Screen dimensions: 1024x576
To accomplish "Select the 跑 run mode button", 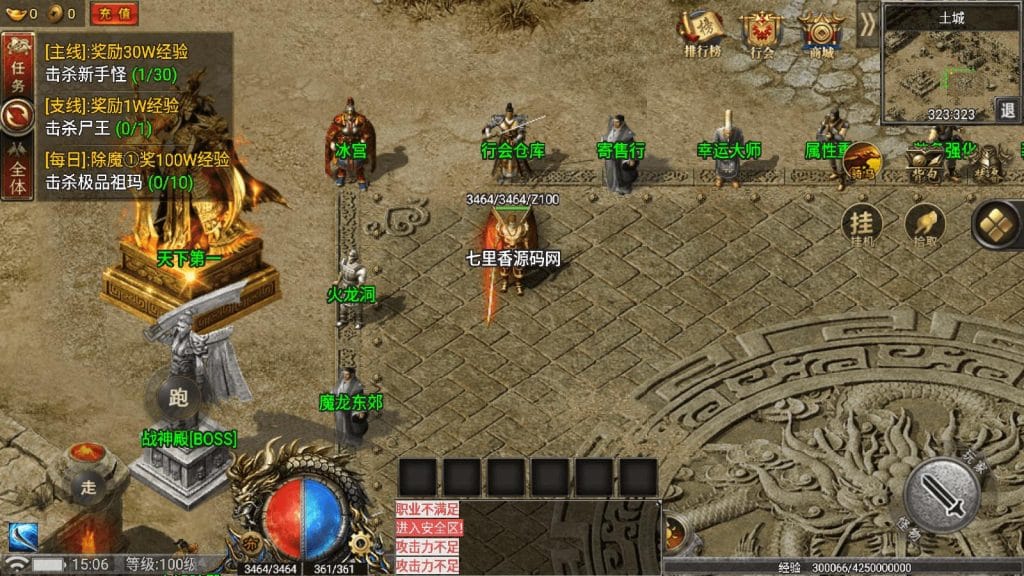I will 180,398.
